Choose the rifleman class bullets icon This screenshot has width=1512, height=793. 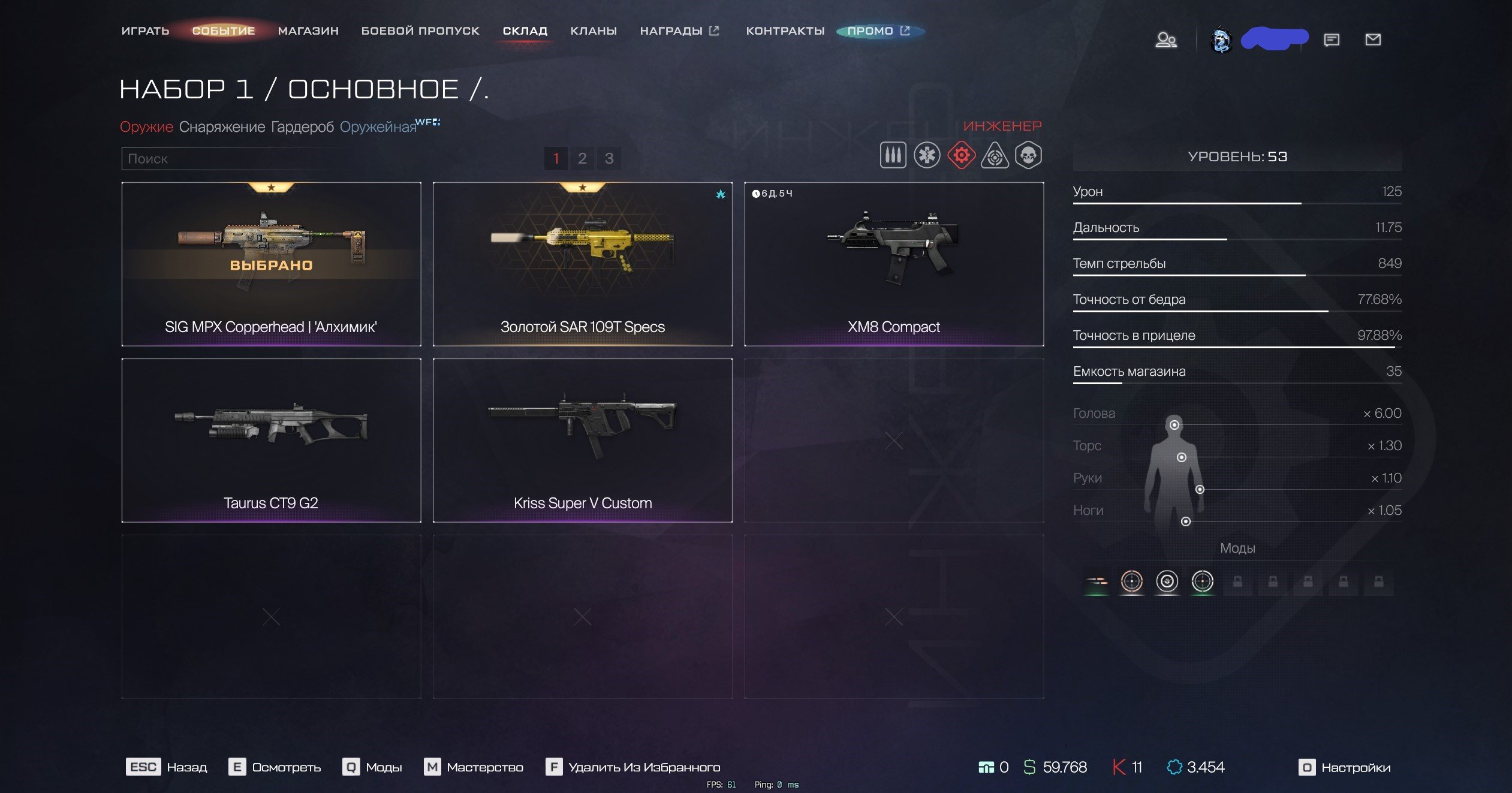[x=893, y=155]
